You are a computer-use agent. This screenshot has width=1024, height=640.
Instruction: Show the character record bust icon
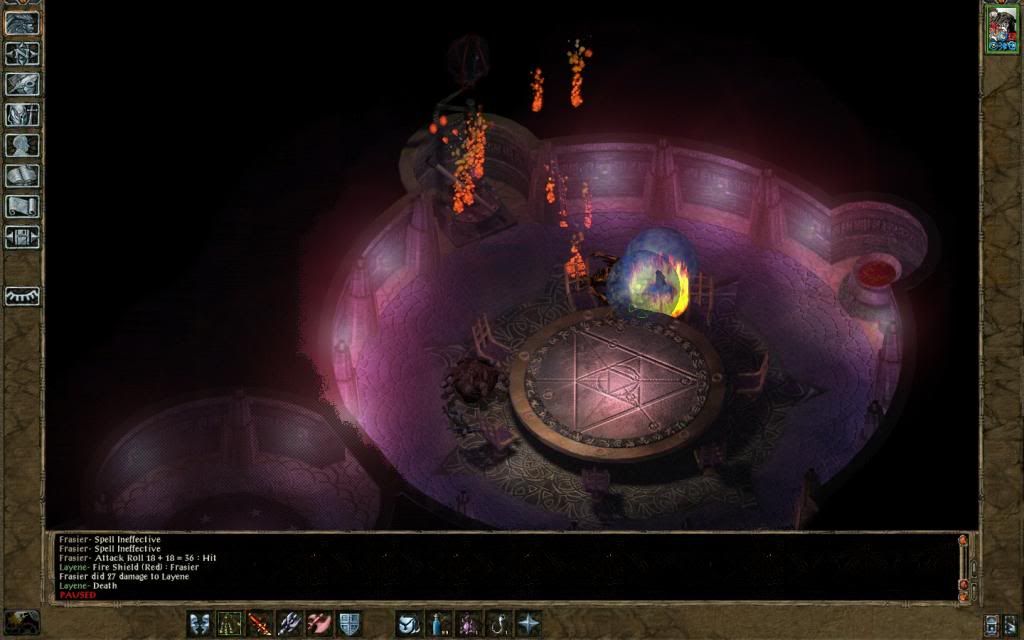tap(22, 145)
